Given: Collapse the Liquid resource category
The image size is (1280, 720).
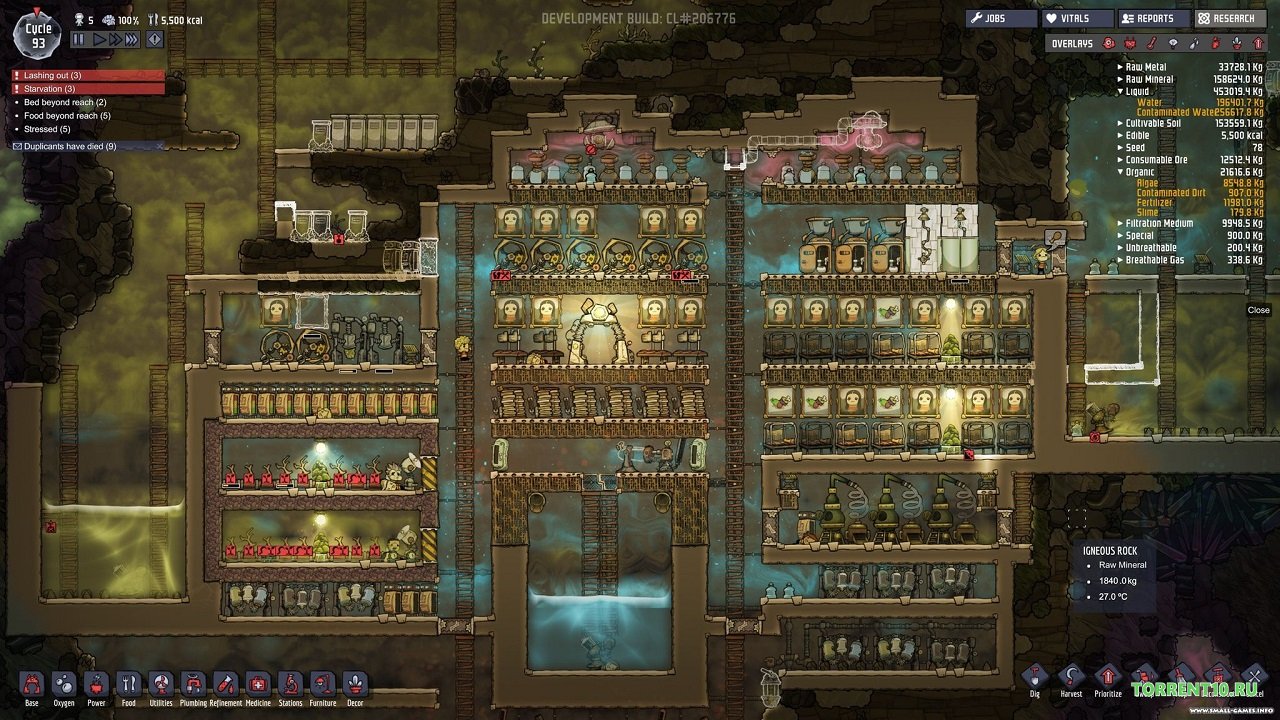Looking at the screenshot, I should point(1120,91).
